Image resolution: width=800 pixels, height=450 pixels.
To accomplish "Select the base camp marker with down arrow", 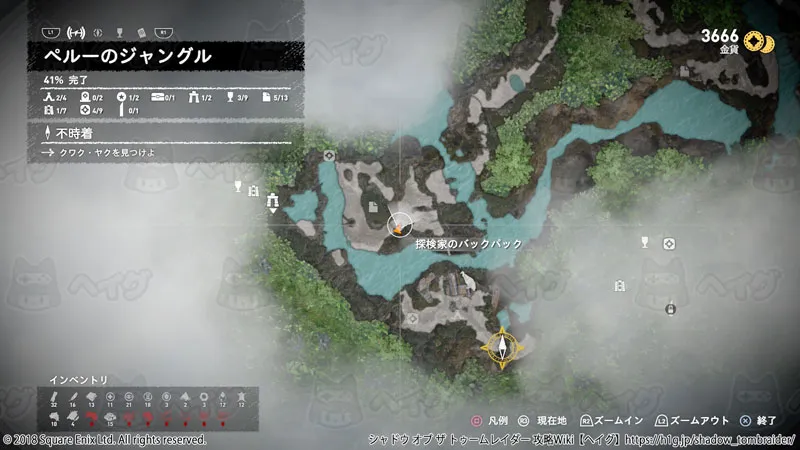I will click(x=272, y=203).
